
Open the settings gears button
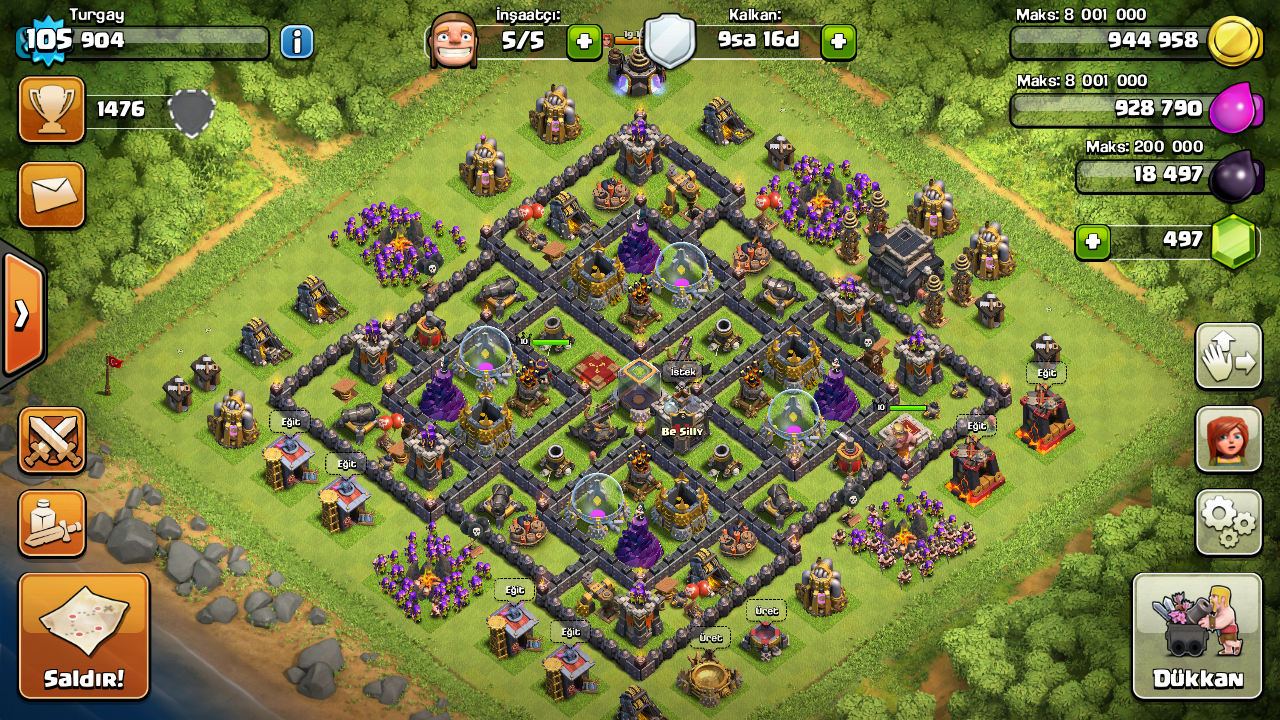[x=1228, y=522]
